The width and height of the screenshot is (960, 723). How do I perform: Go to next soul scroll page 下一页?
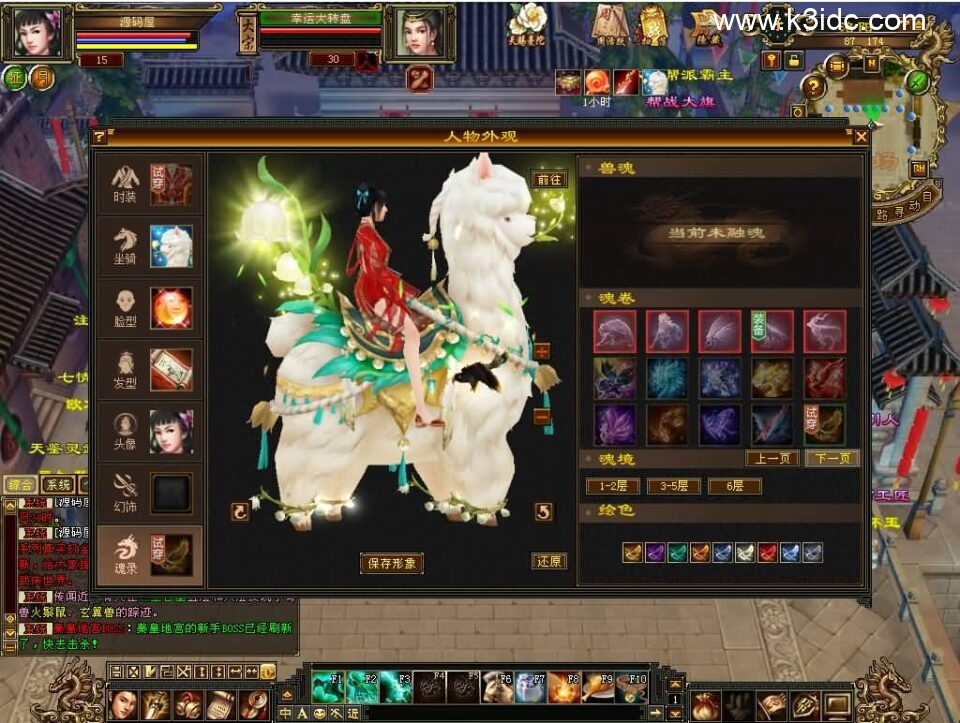[x=832, y=458]
